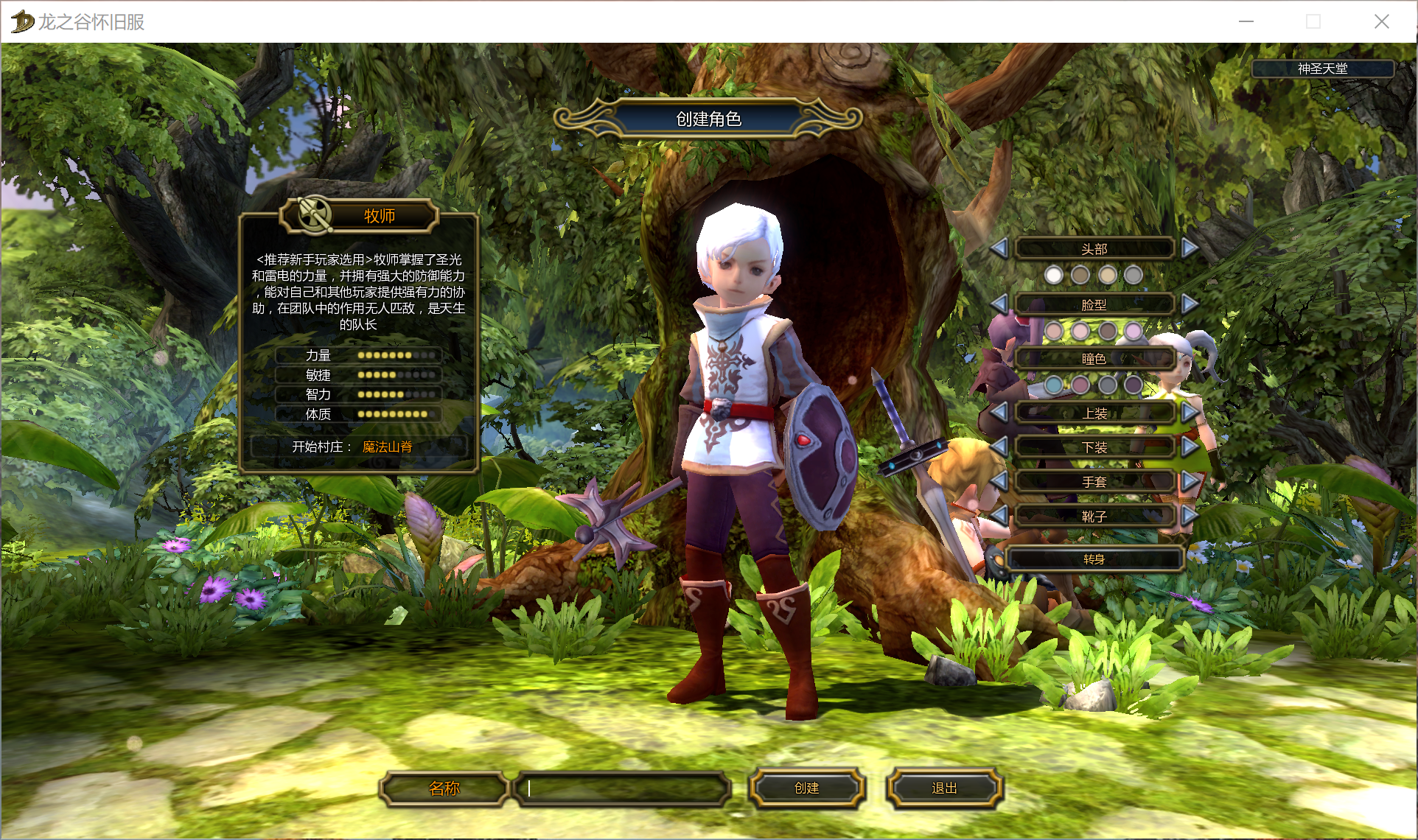Viewport: 1418px width, 840px height.
Task: Choose the gray hair color swatch
Action: [x=1134, y=276]
